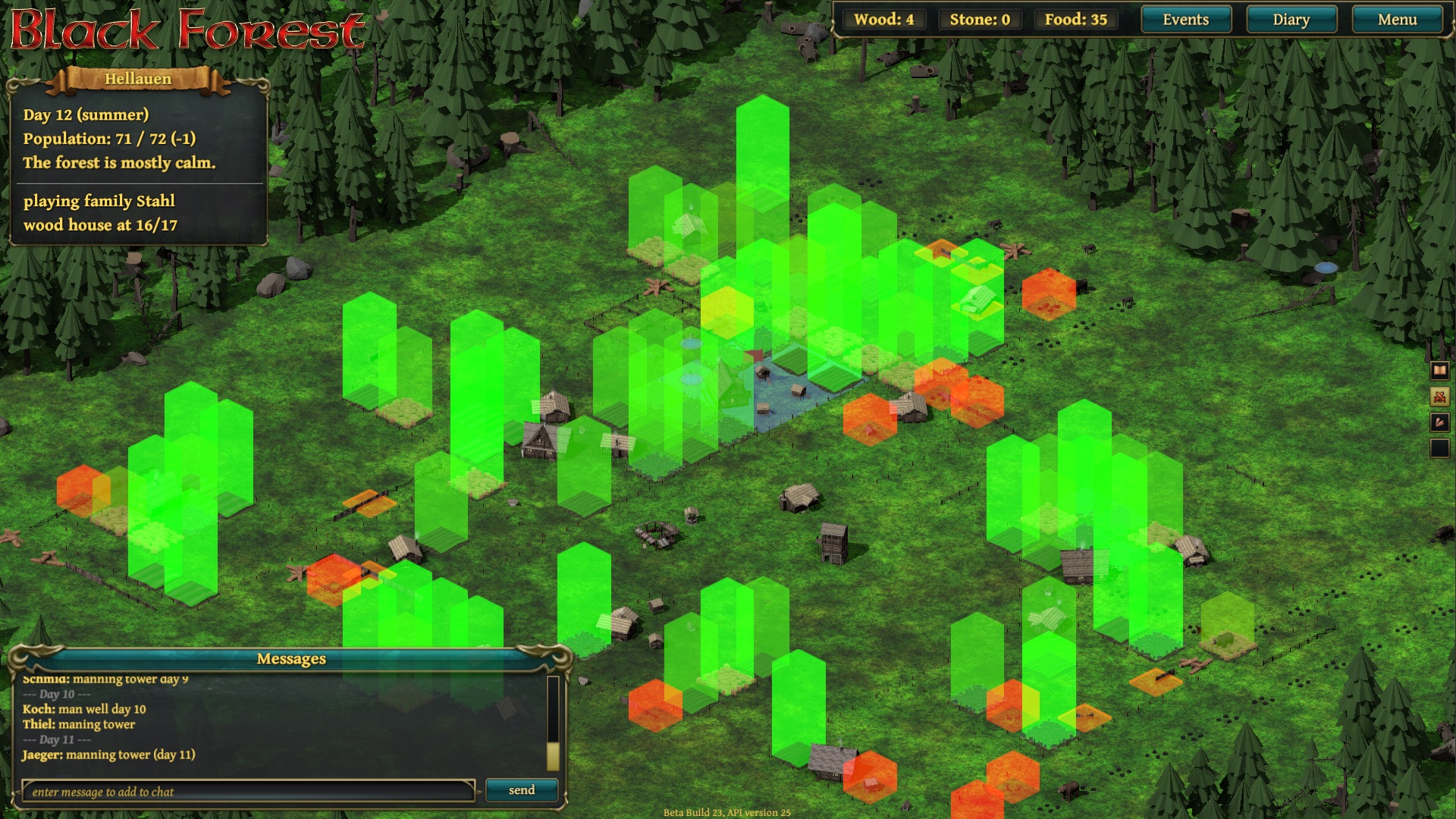Click the Hellauen village name banner

[x=138, y=79]
